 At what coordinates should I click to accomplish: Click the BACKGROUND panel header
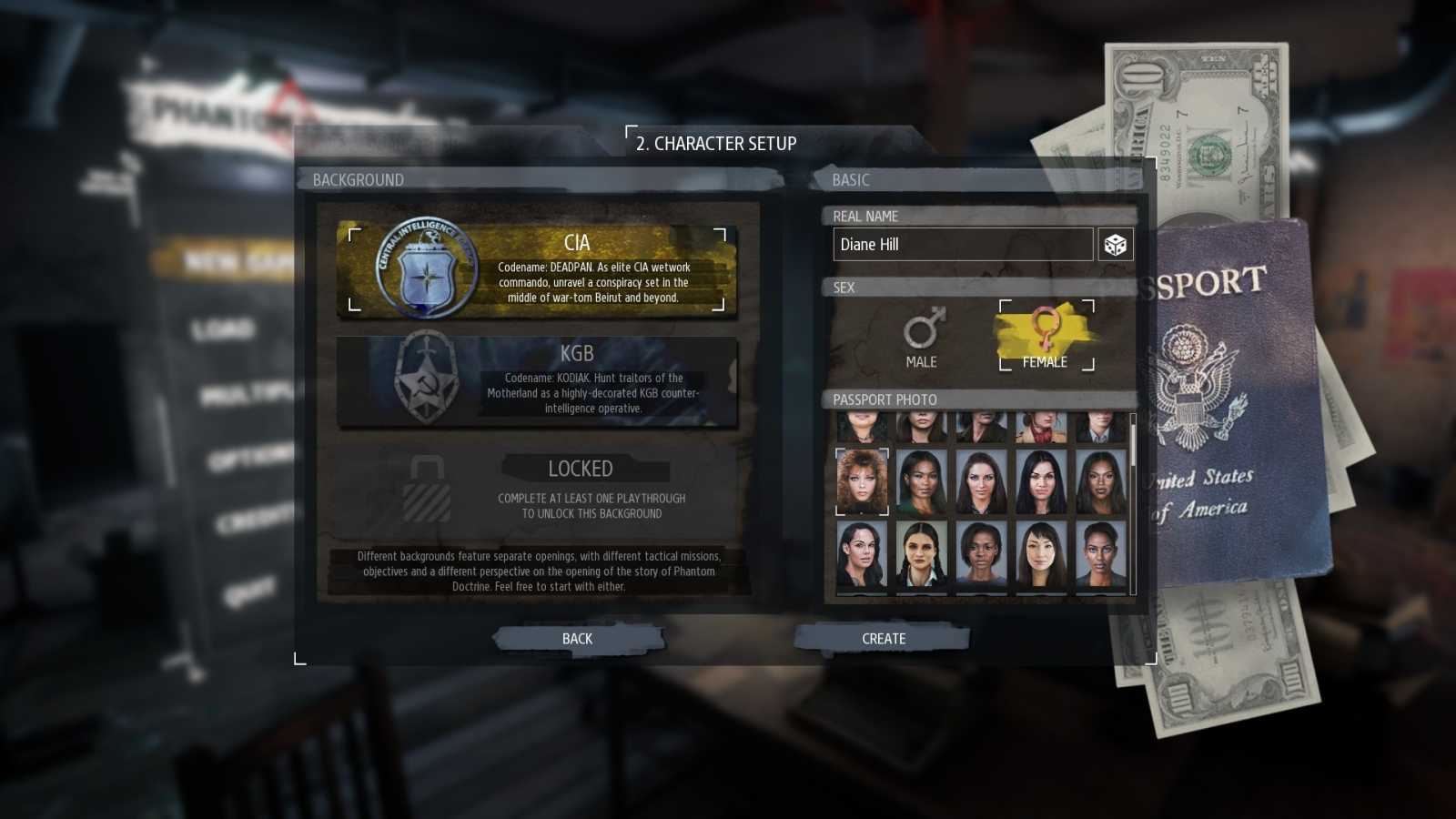[358, 179]
